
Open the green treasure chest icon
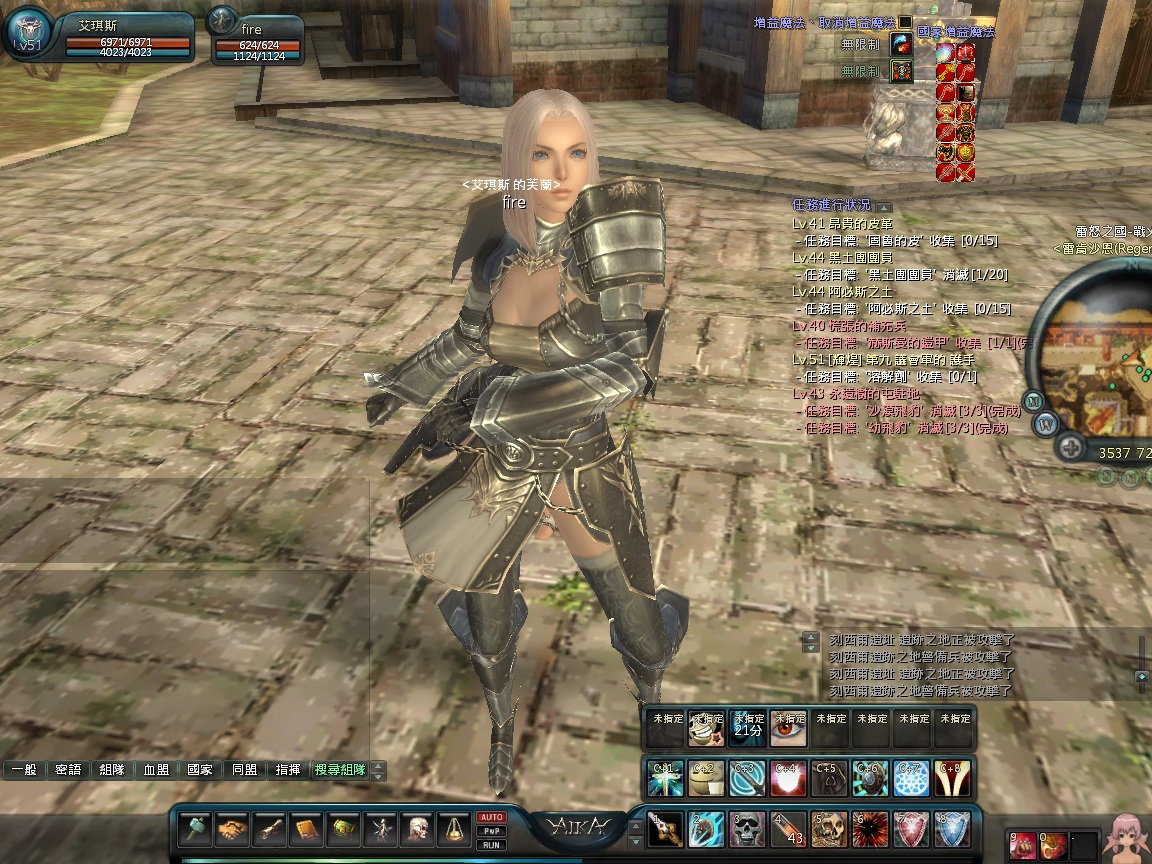(344, 829)
